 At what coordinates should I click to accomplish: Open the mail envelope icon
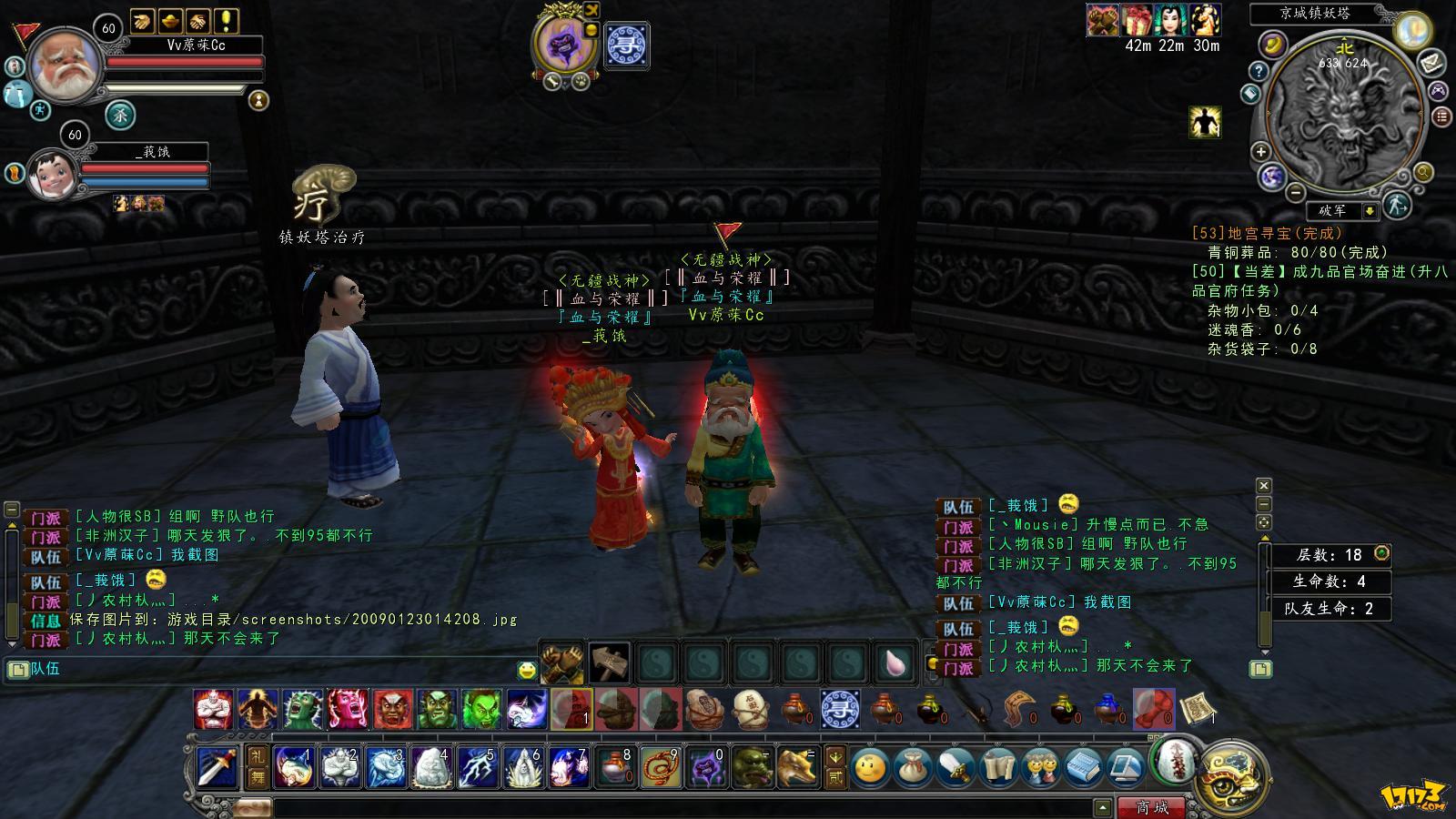pos(1431,63)
